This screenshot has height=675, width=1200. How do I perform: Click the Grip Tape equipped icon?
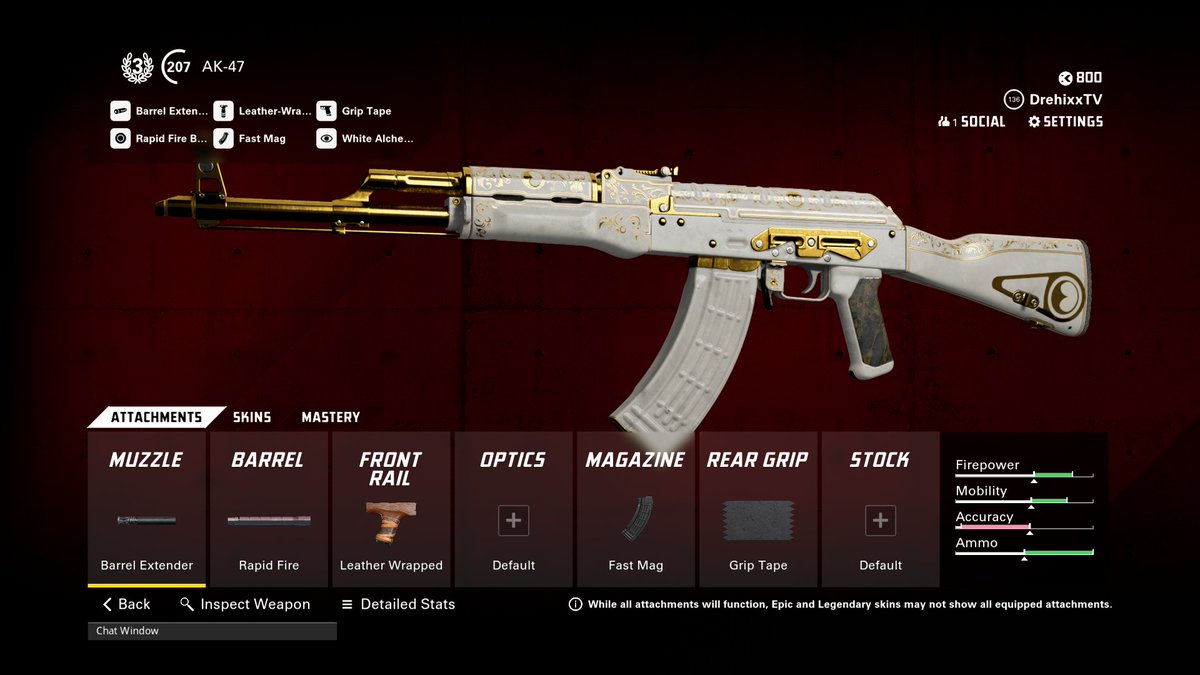coord(327,111)
